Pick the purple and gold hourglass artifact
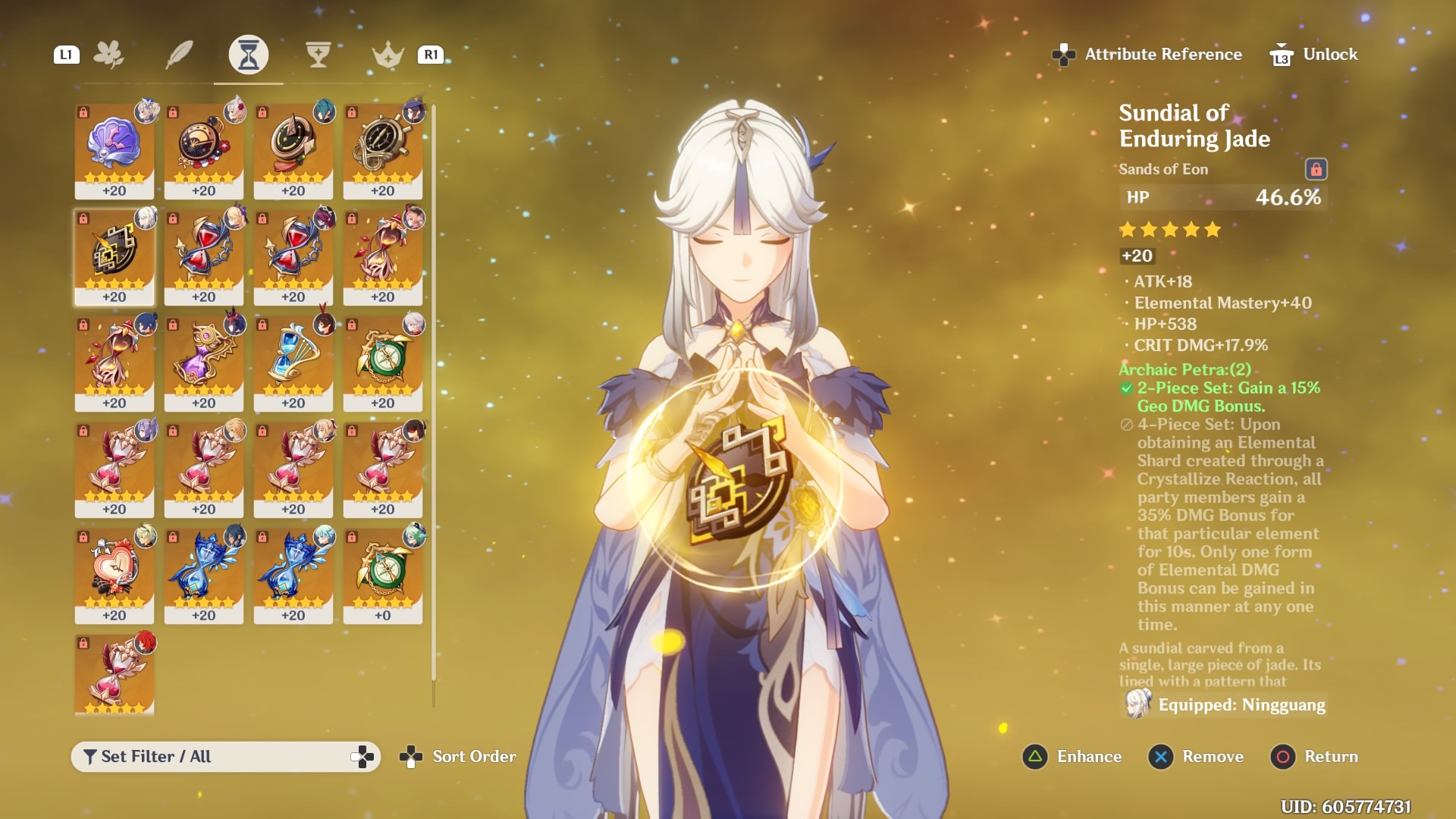 [204, 362]
